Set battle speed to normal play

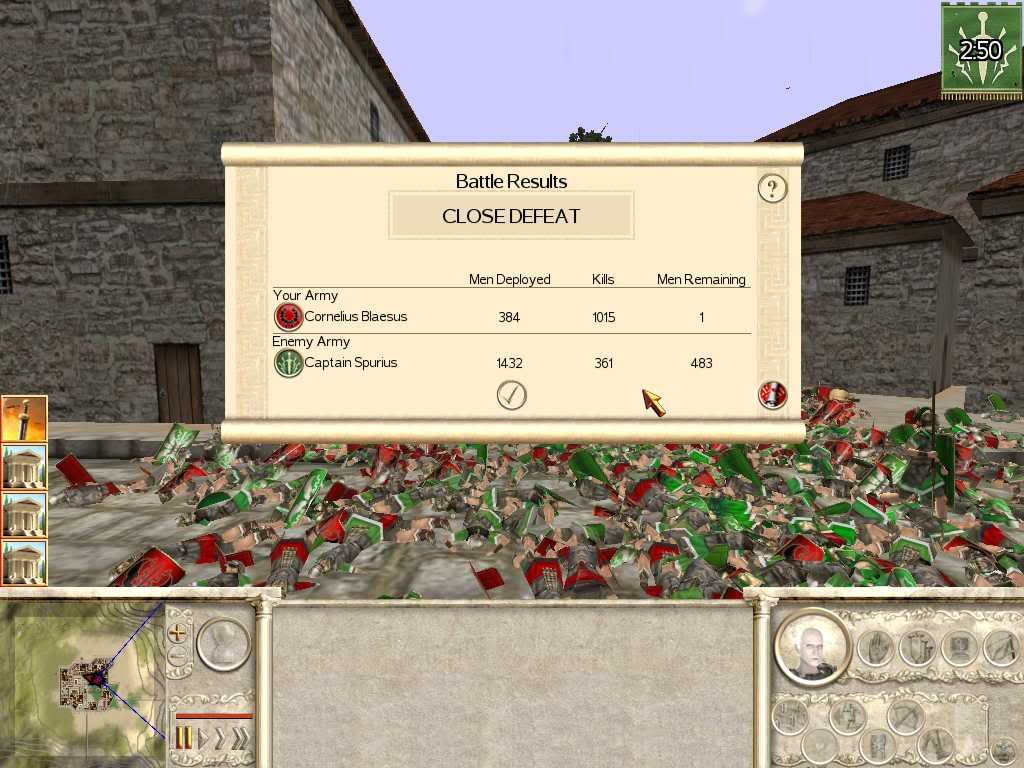[204, 739]
